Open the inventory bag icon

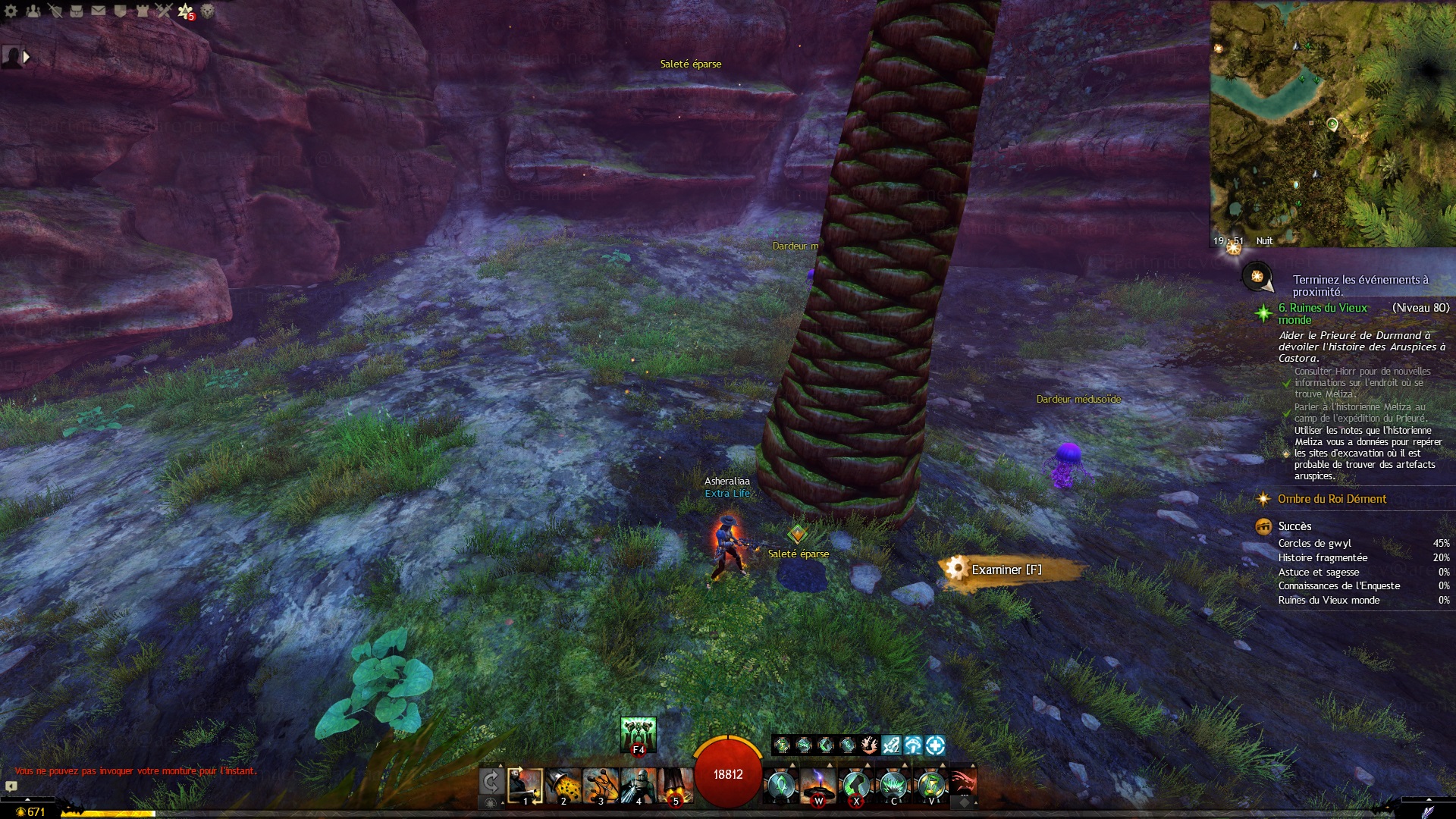tap(77, 11)
